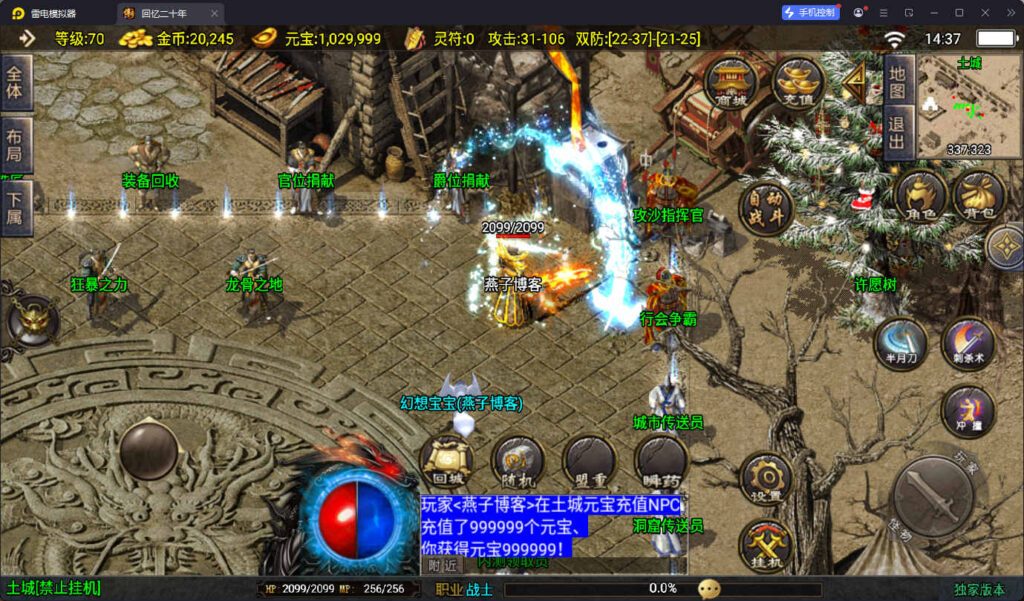
Task: Open the 背包 backpack
Action: 979,195
